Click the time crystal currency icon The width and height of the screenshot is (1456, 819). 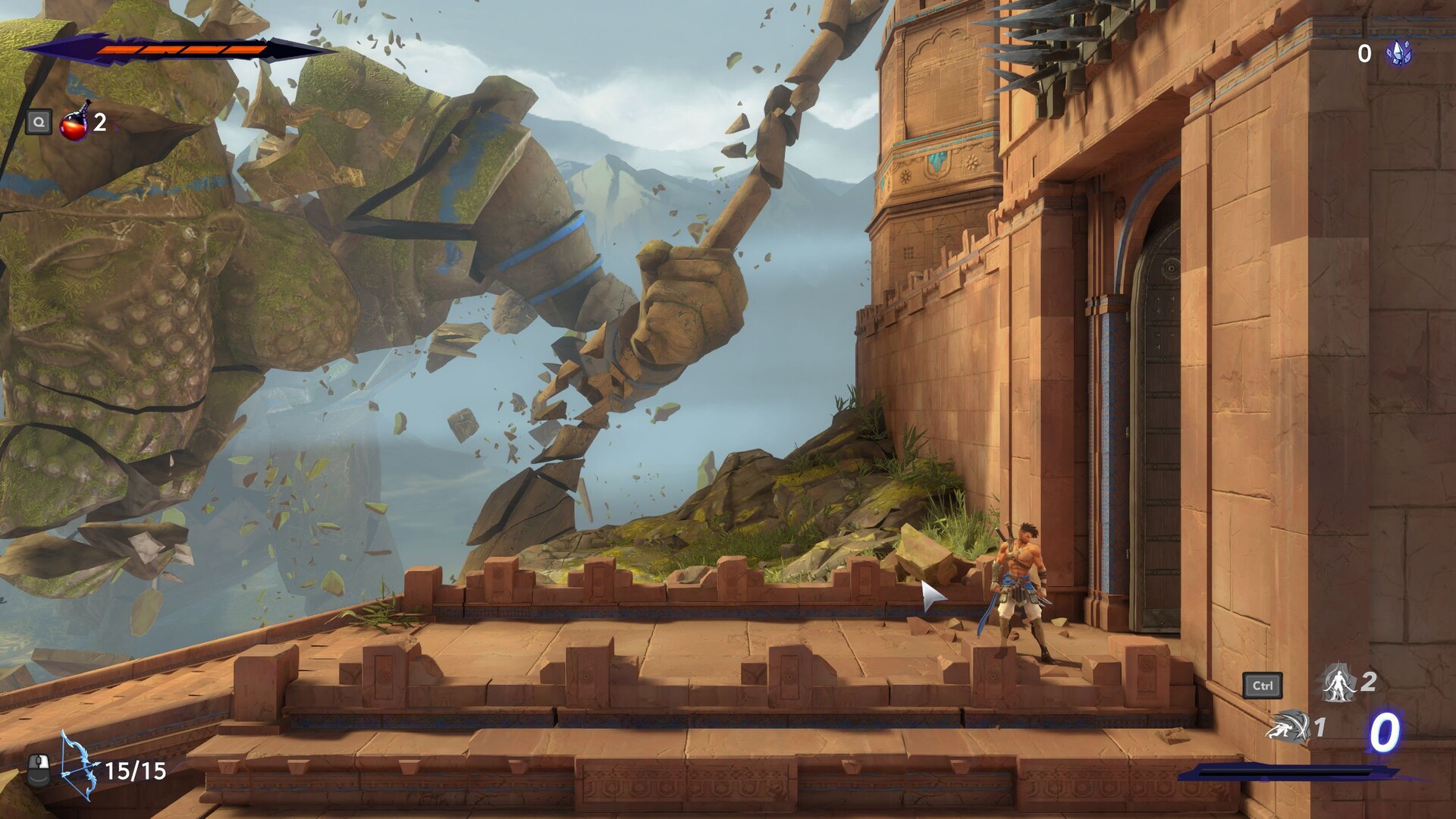coord(1398,53)
